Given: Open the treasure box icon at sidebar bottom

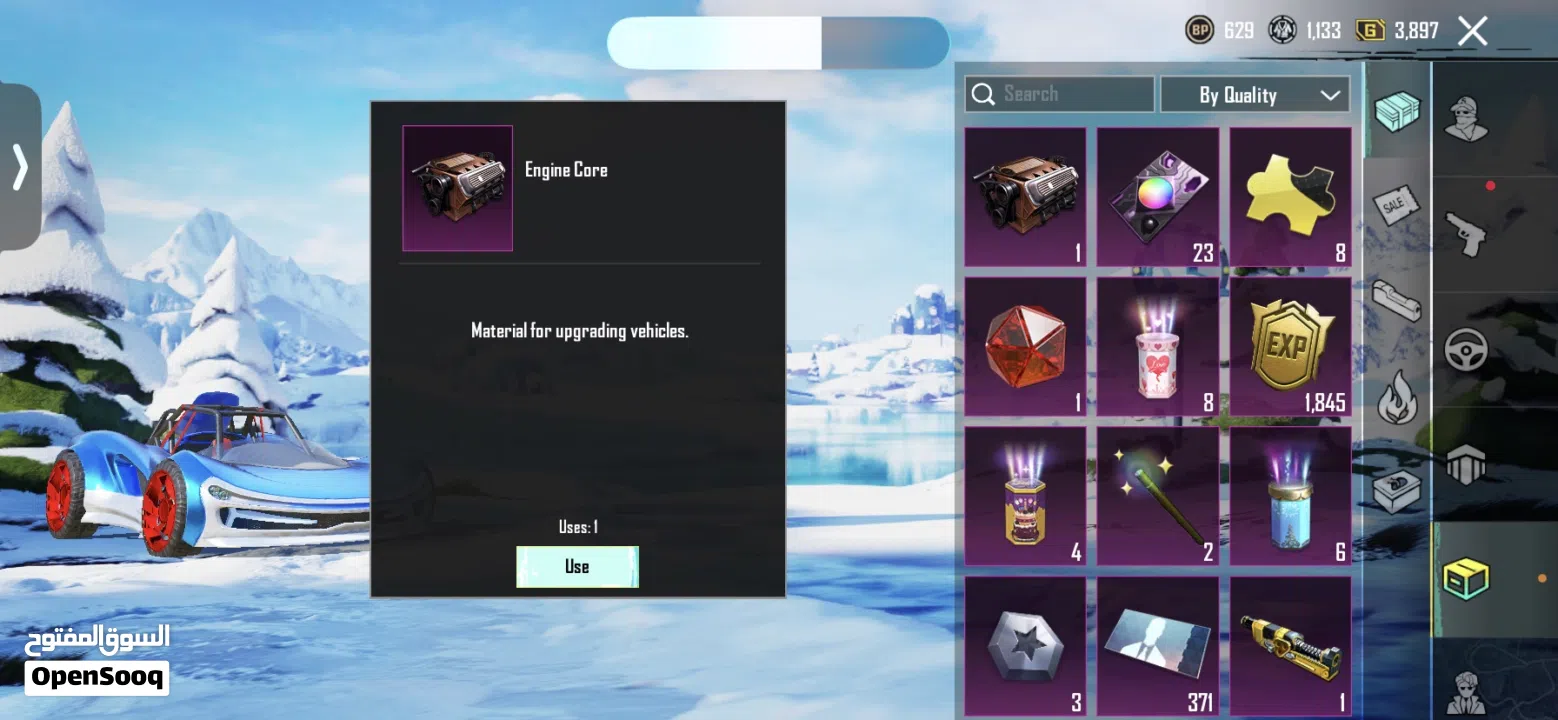Looking at the screenshot, I should pyautogui.click(x=1396, y=493).
